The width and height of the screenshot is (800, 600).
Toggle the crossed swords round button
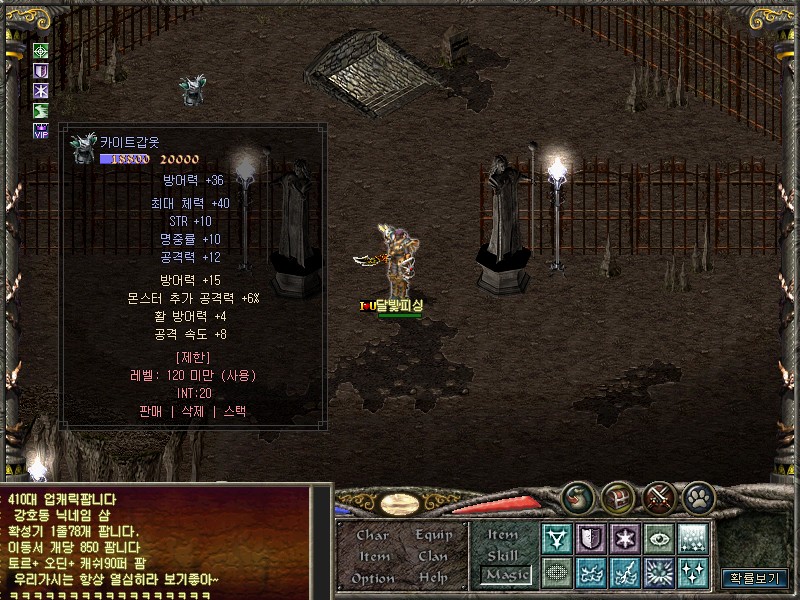[658, 497]
